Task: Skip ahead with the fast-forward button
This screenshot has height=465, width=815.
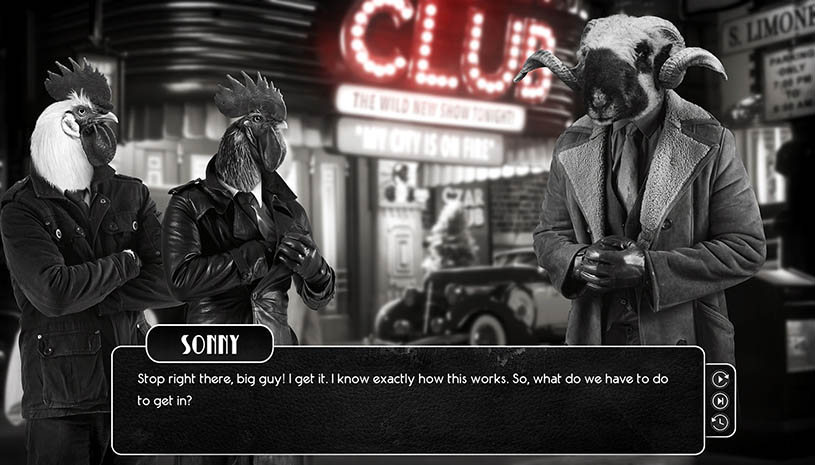Action: (x=720, y=400)
